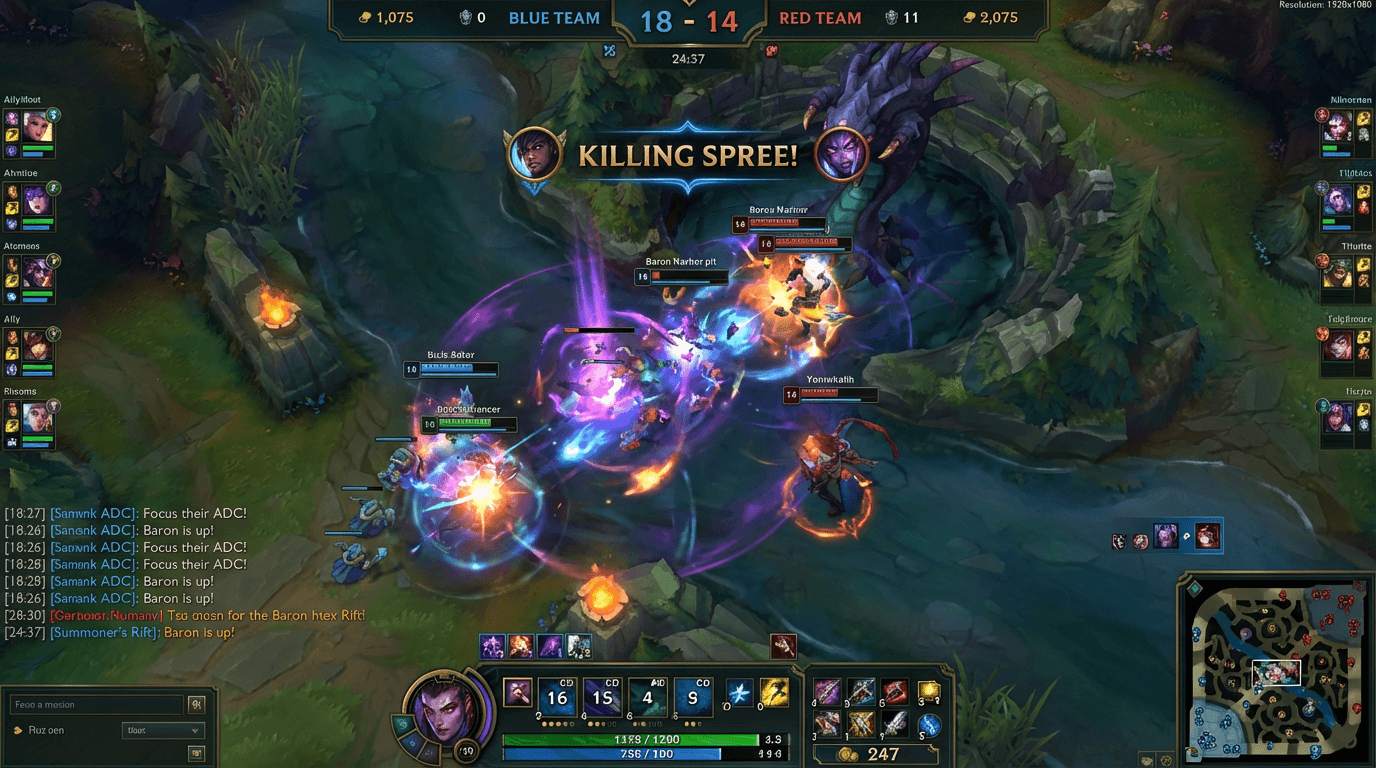Click the BLUE TEAM label on the scoreboard
This screenshot has height=768, width=1376.
point(554,17)
